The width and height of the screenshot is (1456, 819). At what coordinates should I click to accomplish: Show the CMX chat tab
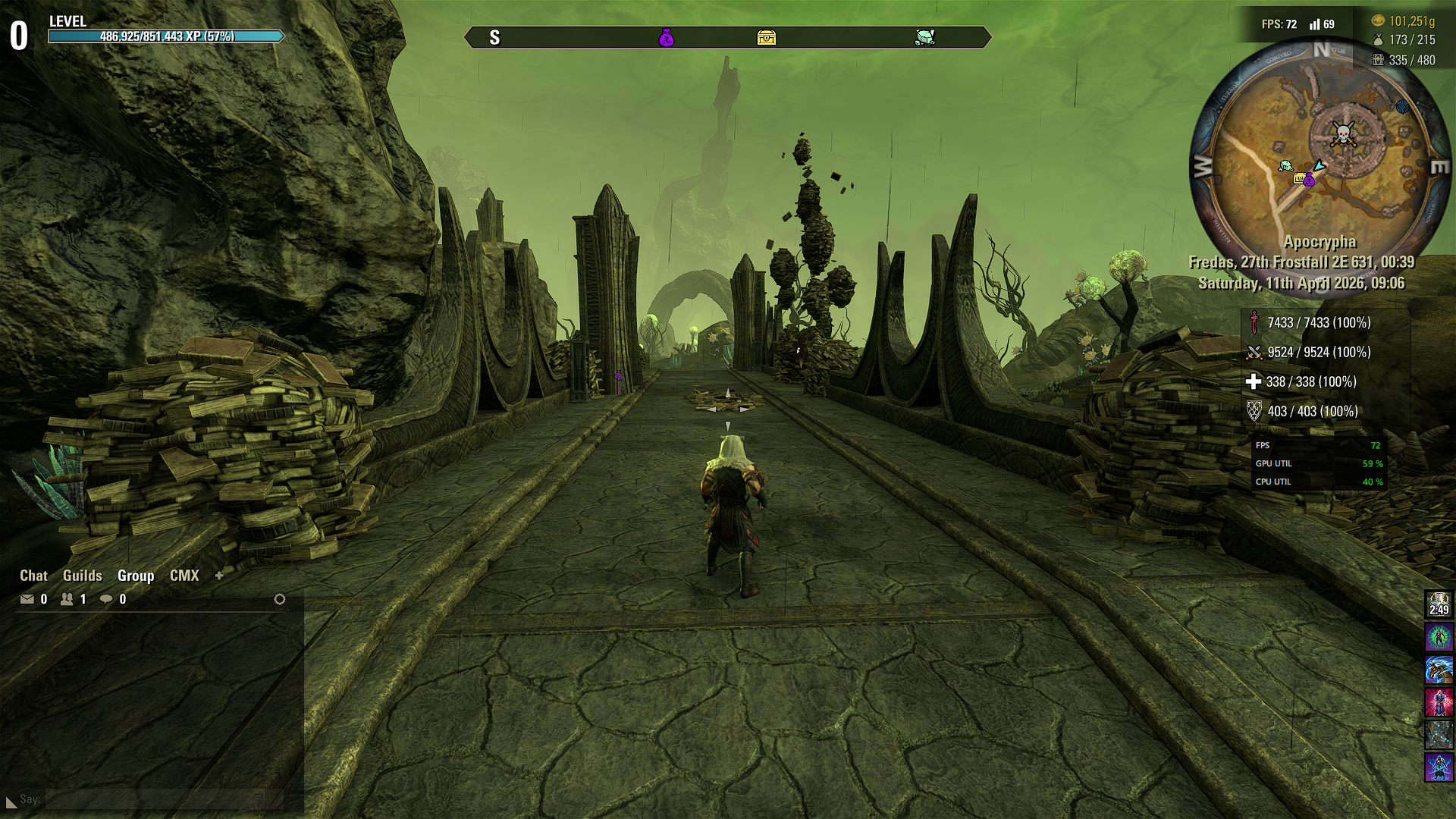coord(184,576)
